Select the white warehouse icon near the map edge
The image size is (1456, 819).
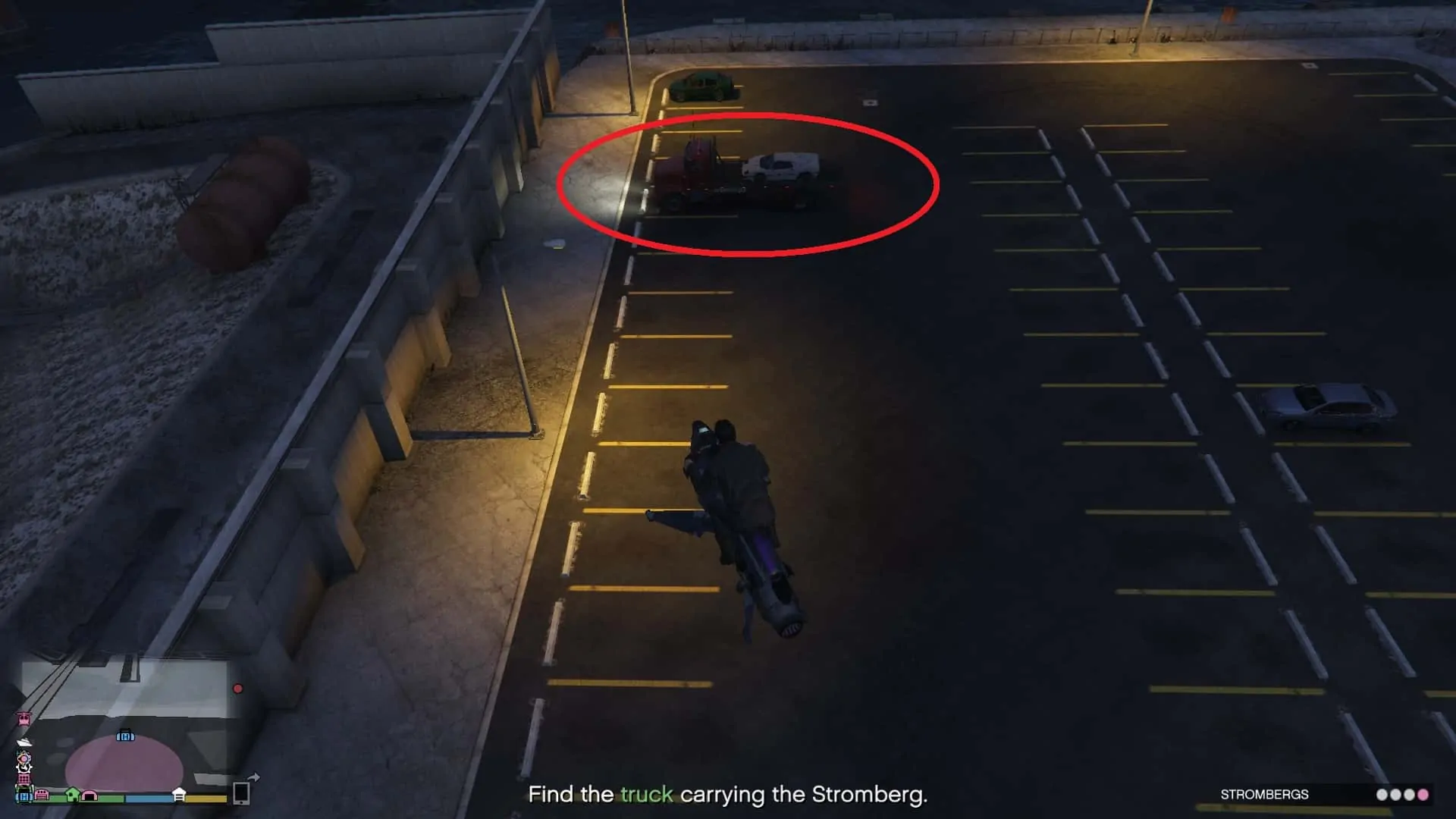point(178,795)
